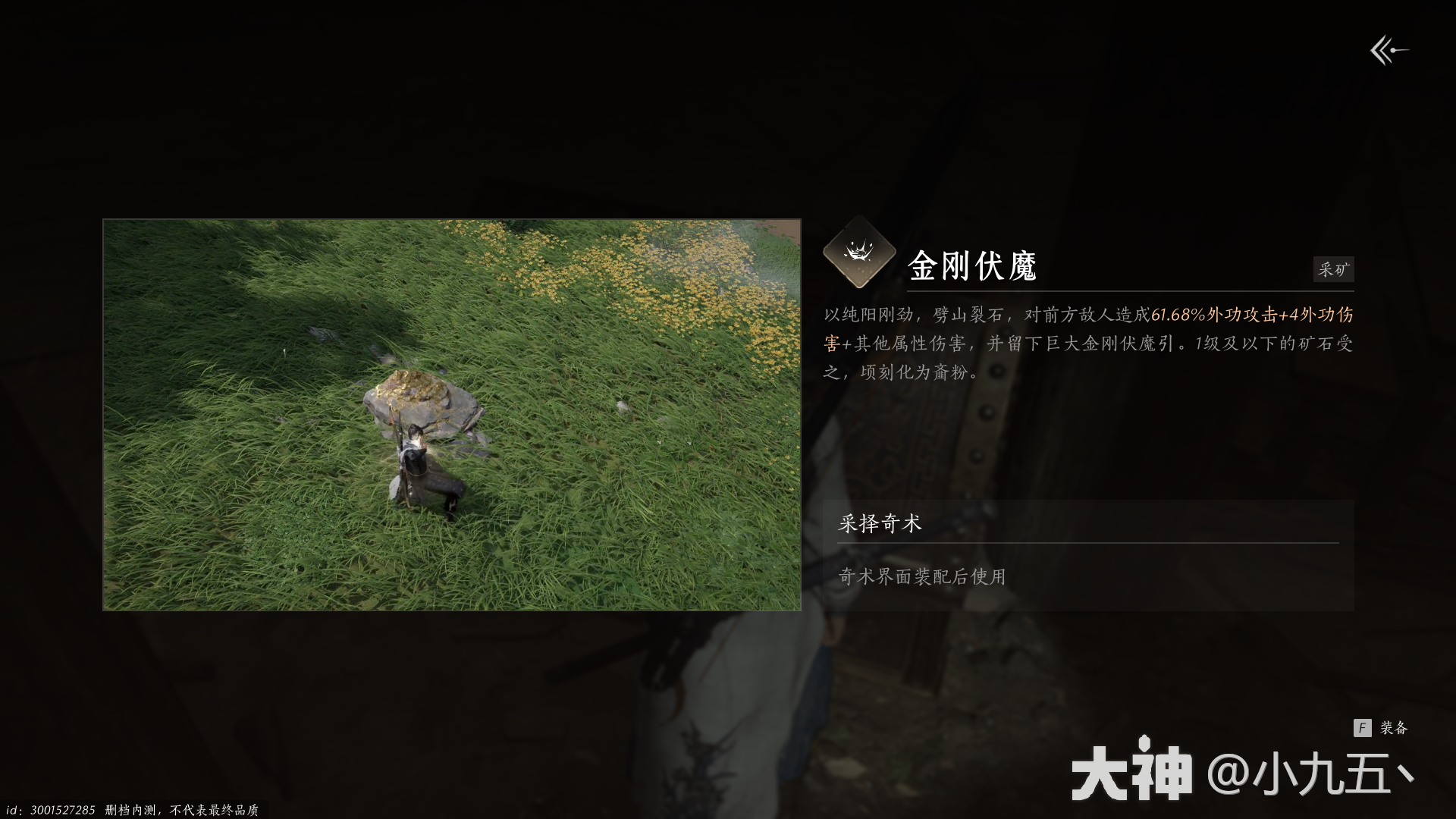Select the 采矿 category tag
Image resolution: width=1456 pixels, height=819 pixels.
[x=1333, y=269]
